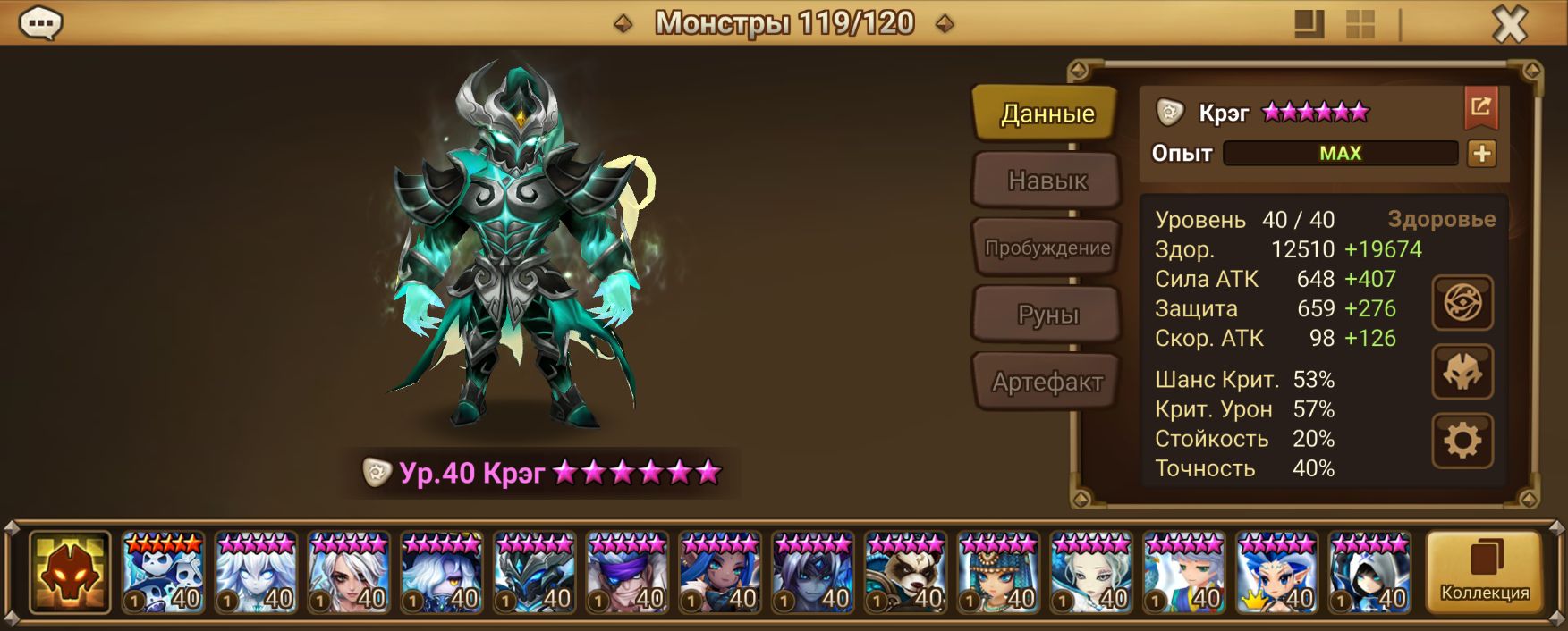
Task: Switch to the Данные tab
Action: click(1047, 114)
